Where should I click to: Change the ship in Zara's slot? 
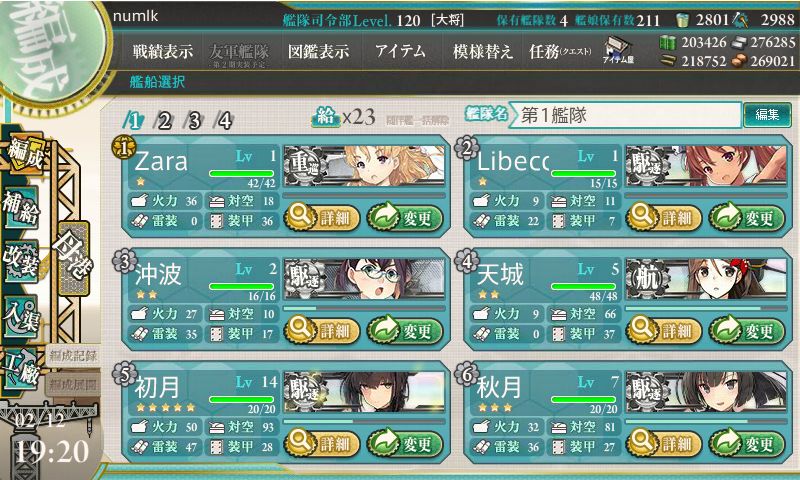405,216
